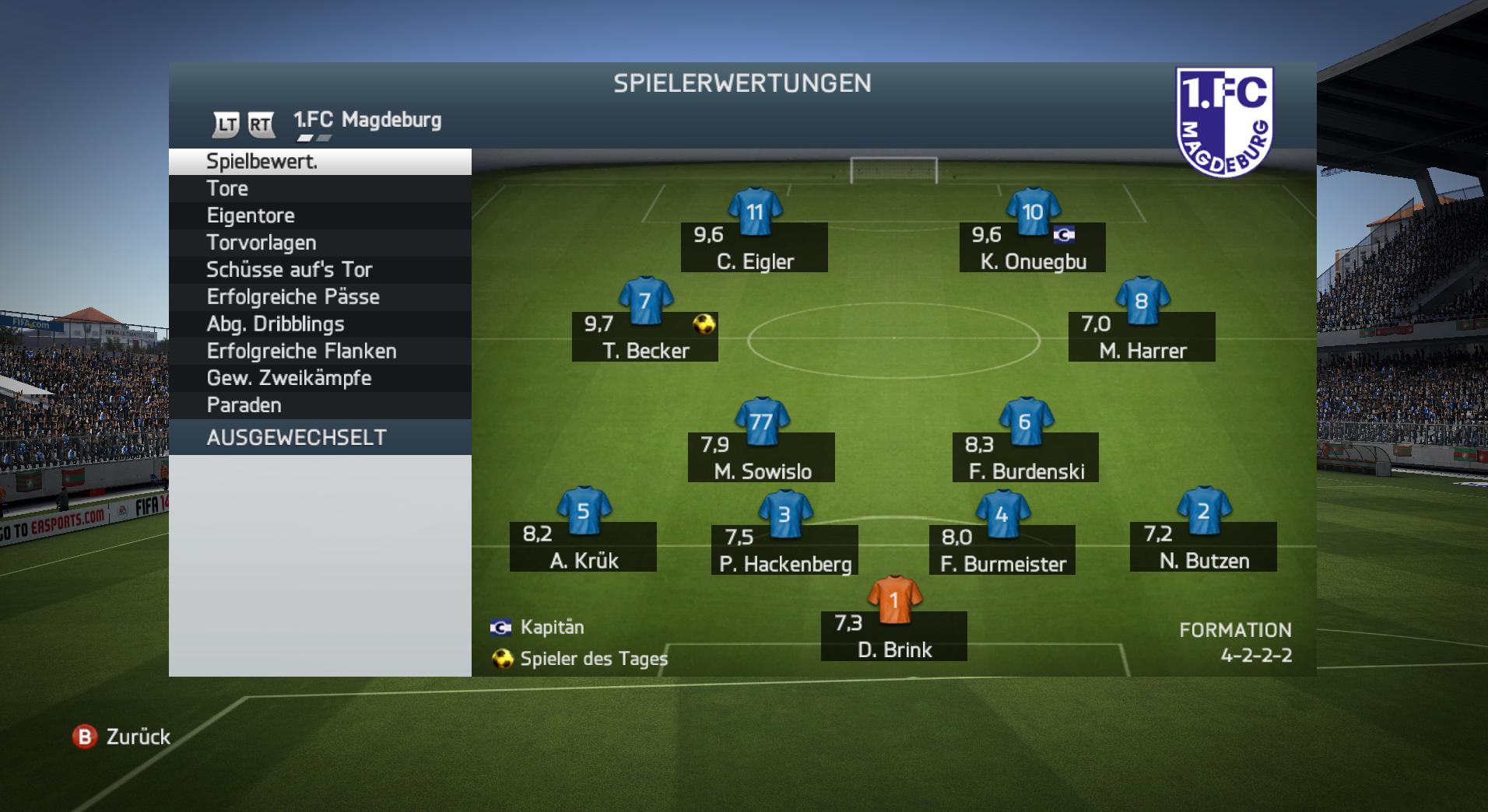Select F. Burdenski's card
This screenshot has height=812, width=1488.
tap(1026, 457)
